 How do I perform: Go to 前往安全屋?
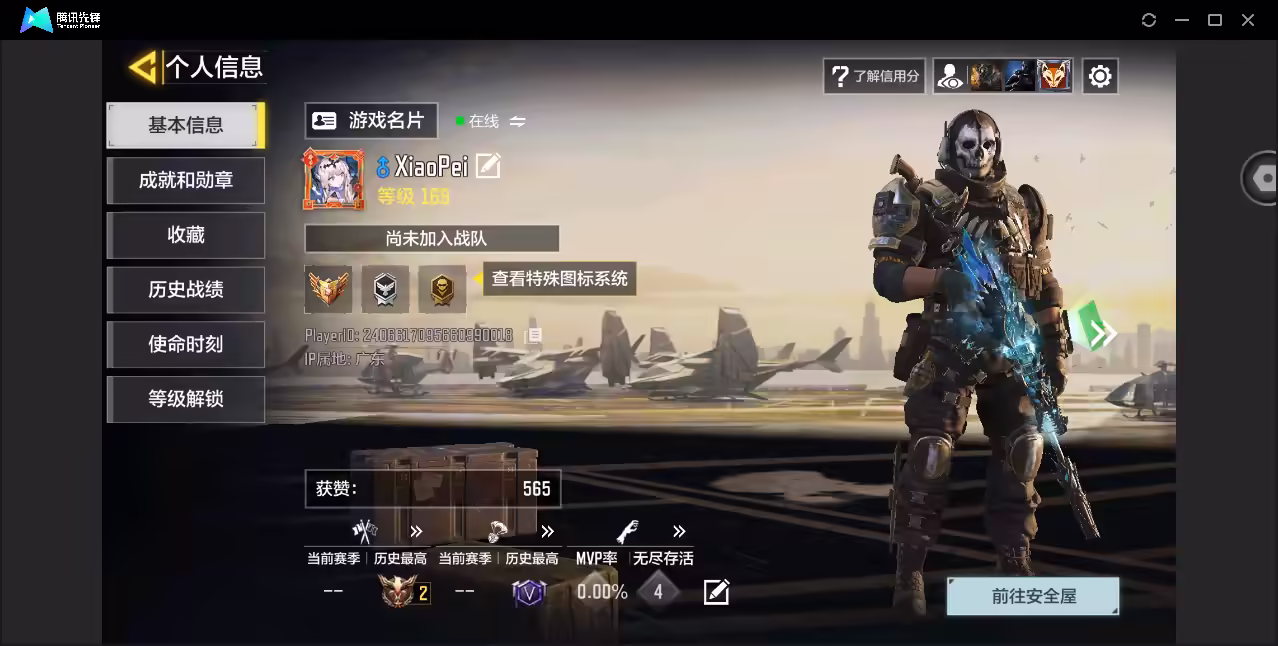(1033, 596)
